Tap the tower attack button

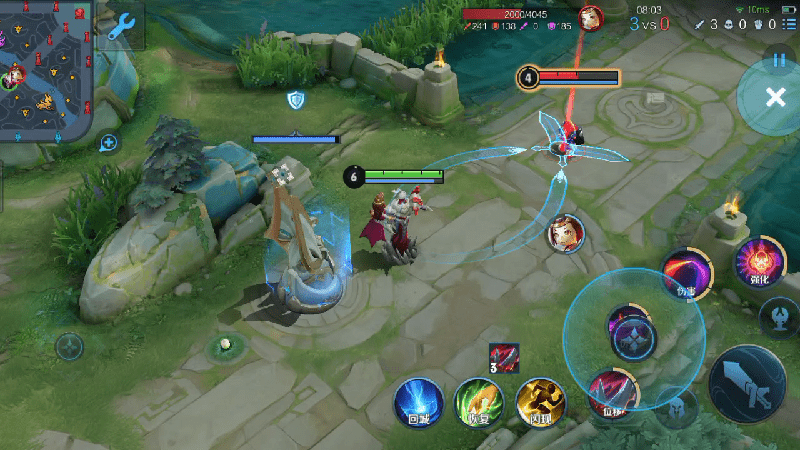click(x=780, y=317)
